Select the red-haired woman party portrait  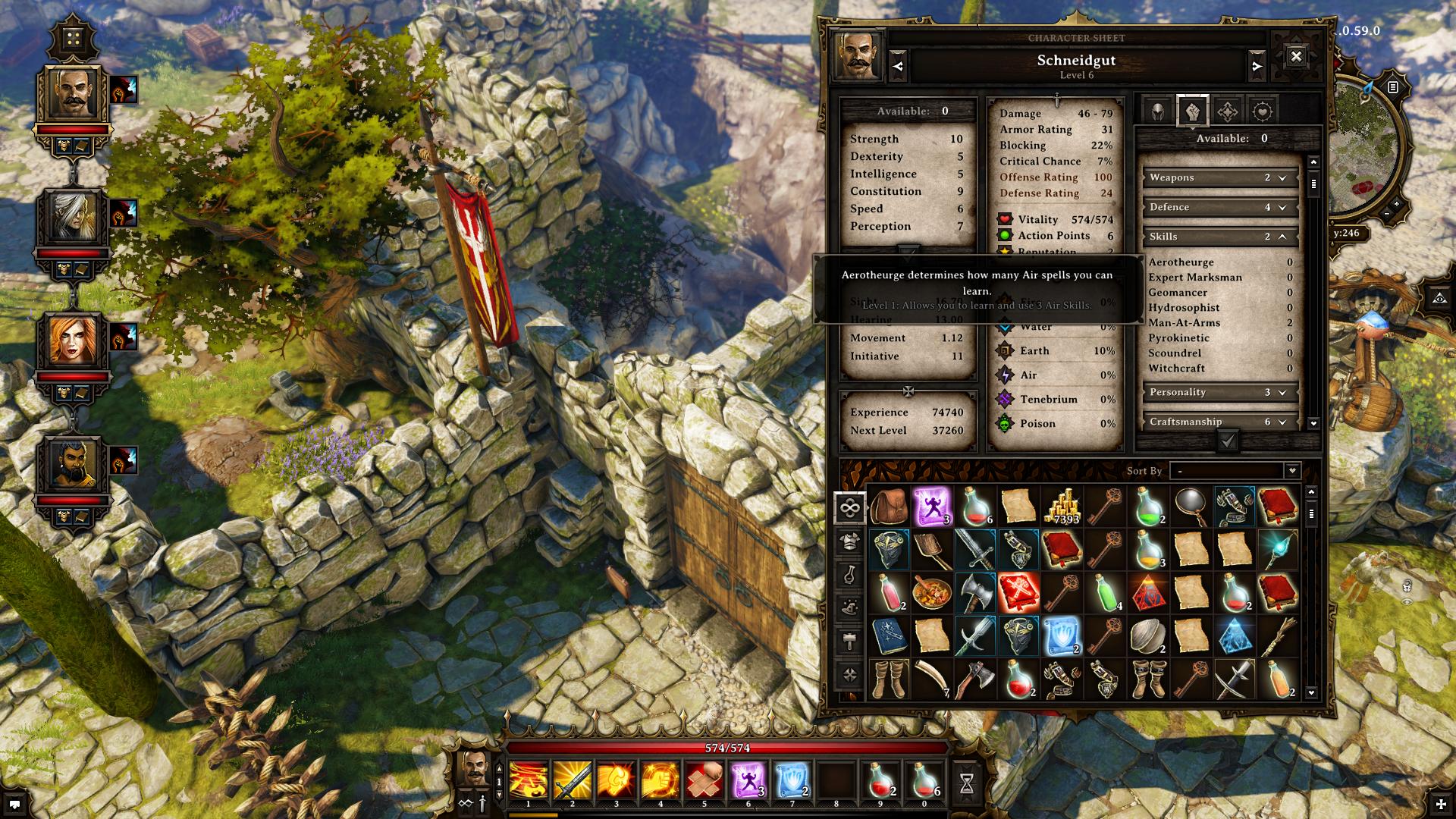pos(73,341)
